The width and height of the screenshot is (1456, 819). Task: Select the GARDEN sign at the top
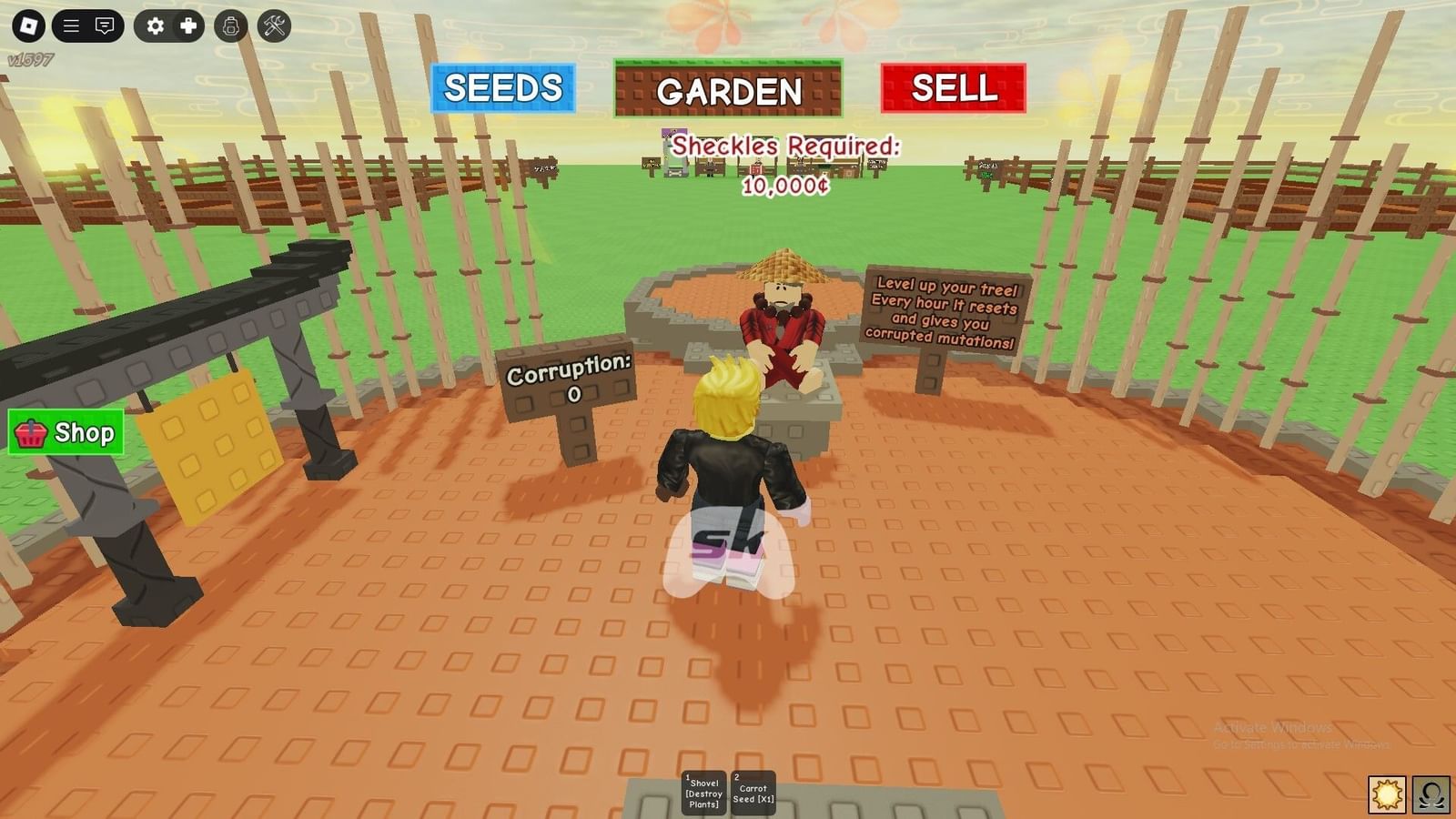[728, 90]
